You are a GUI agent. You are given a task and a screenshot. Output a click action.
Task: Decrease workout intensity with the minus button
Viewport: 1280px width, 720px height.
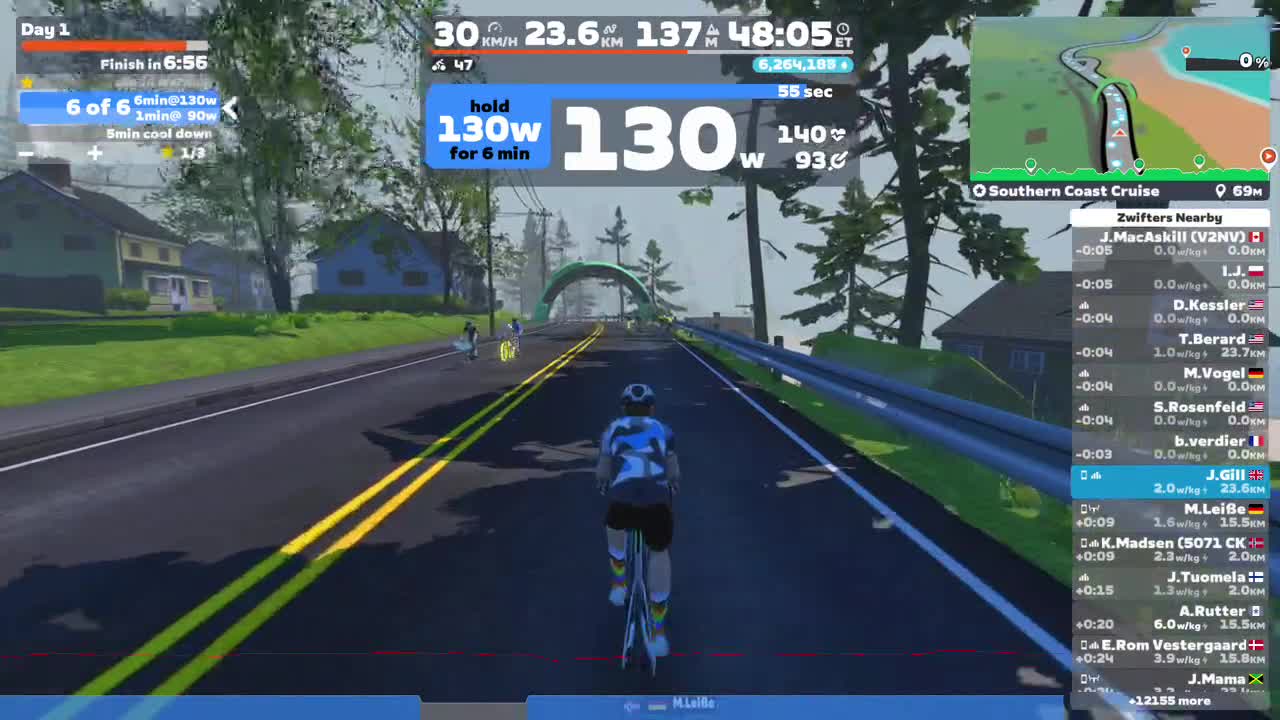[x=25, y=153]
